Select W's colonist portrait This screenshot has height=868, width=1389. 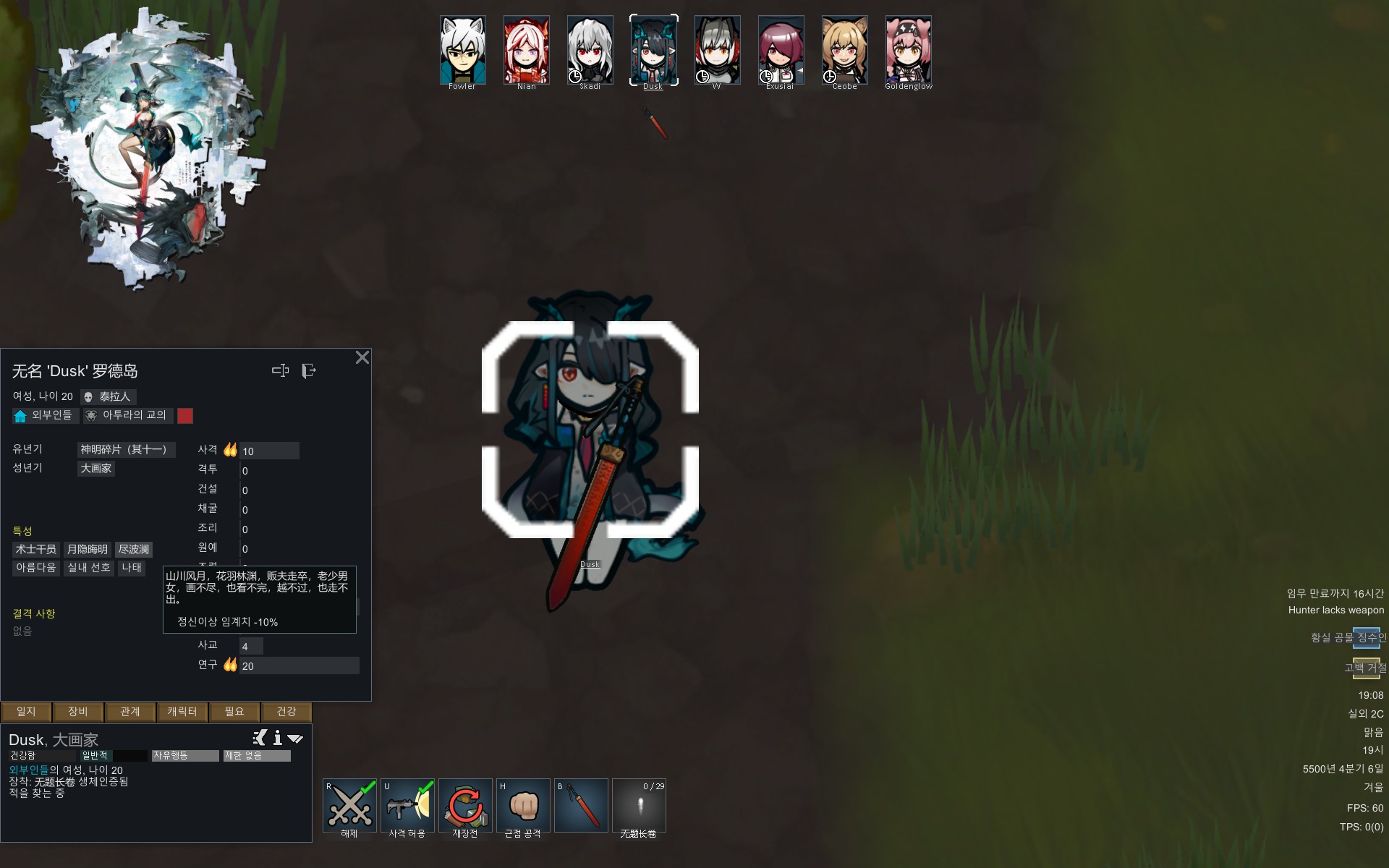pyautogui.click(x=717, y=51)
